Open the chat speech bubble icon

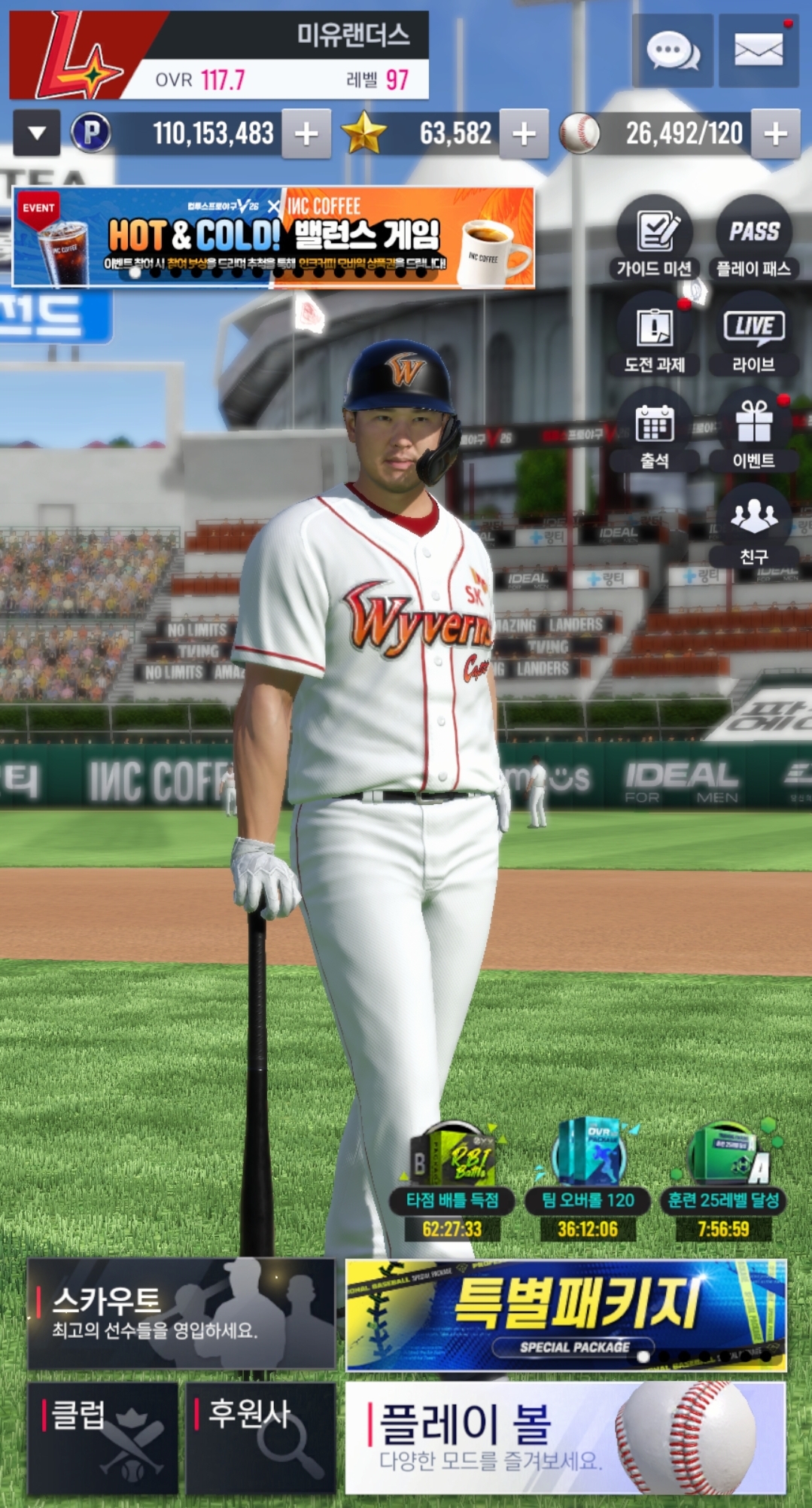coord(672,51)
